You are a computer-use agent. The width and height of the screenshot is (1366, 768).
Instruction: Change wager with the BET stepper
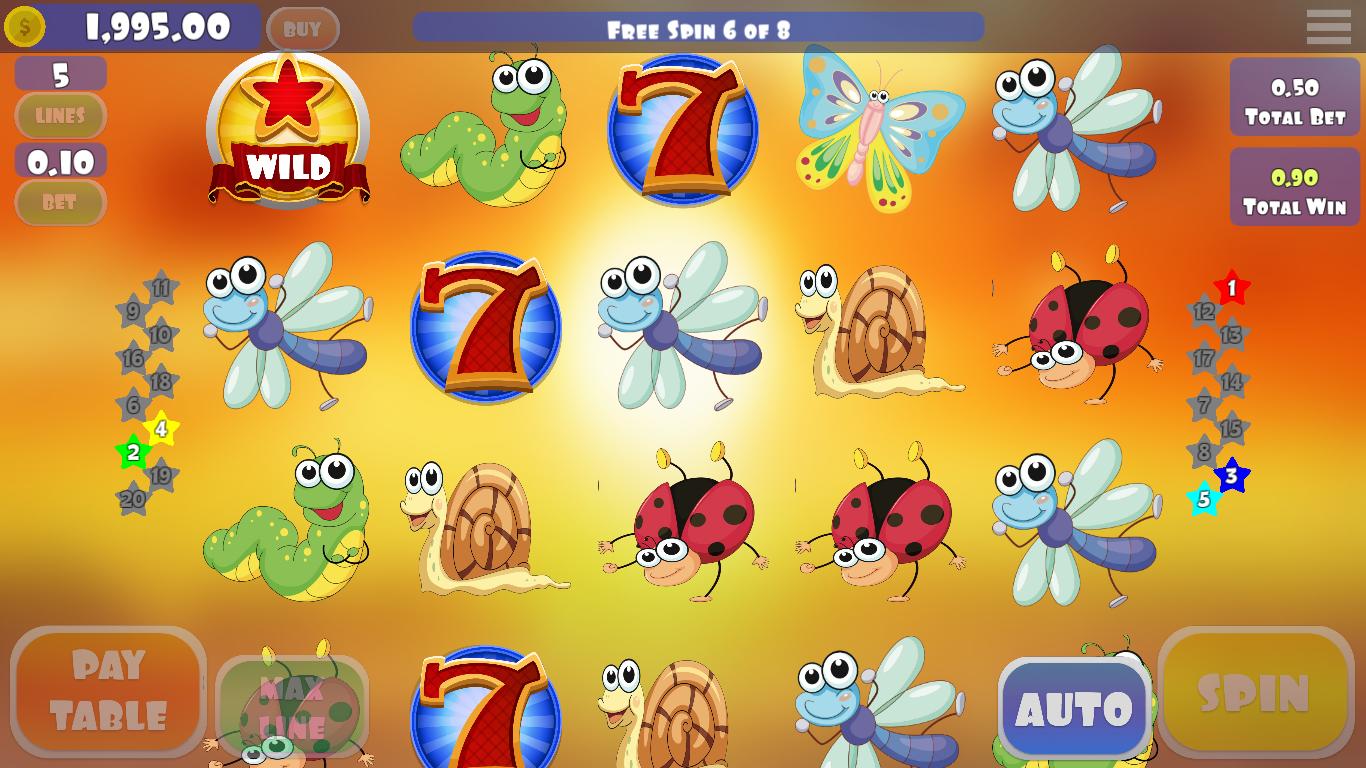(x=60, y=203)
